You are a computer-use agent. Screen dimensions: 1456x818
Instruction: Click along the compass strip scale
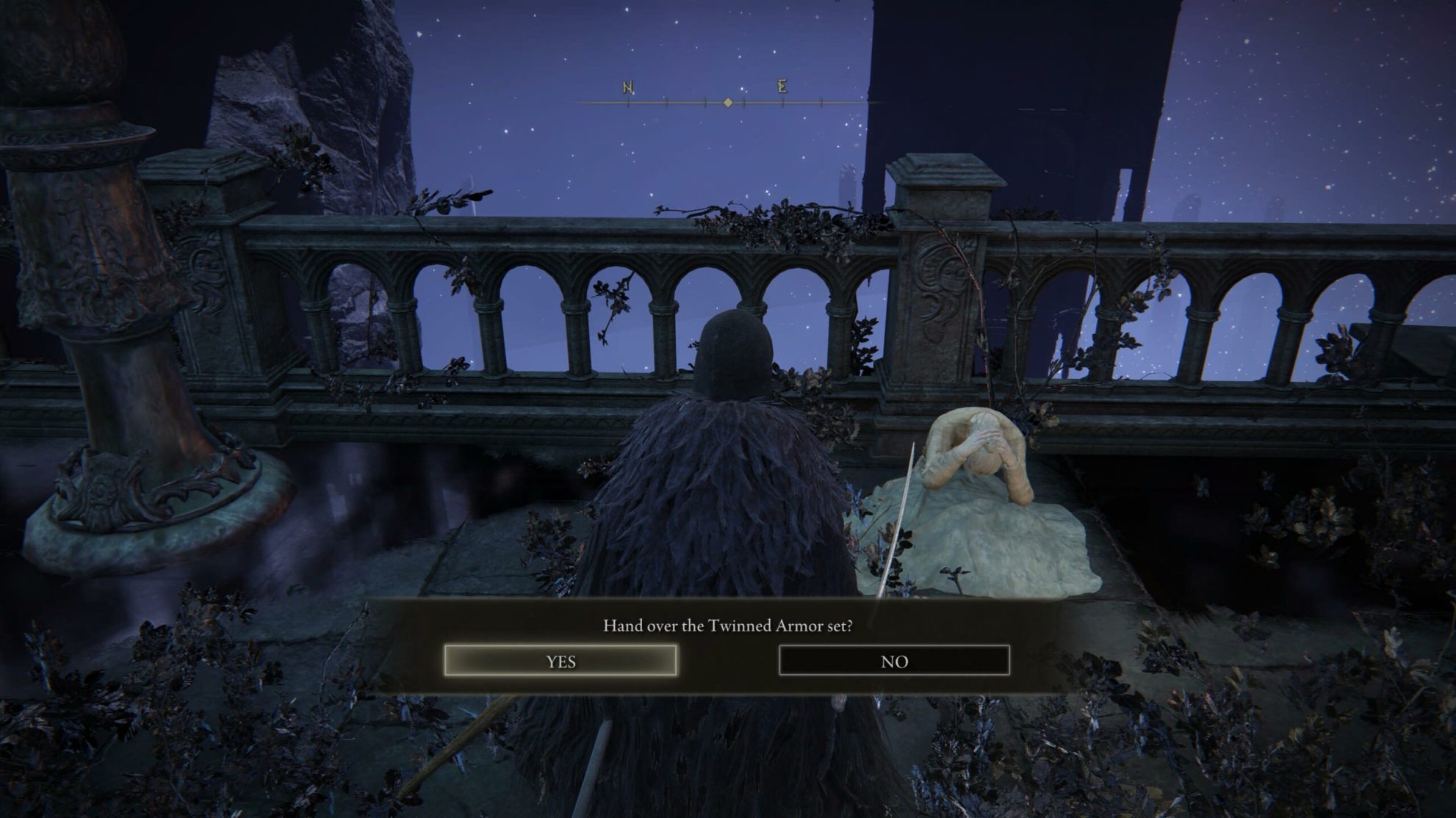(808, 104)
